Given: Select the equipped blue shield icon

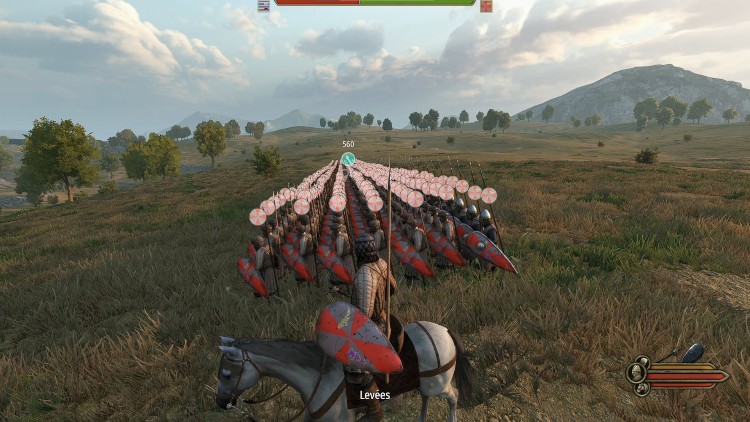Looking at the screenshot, I should coord(693,352).
